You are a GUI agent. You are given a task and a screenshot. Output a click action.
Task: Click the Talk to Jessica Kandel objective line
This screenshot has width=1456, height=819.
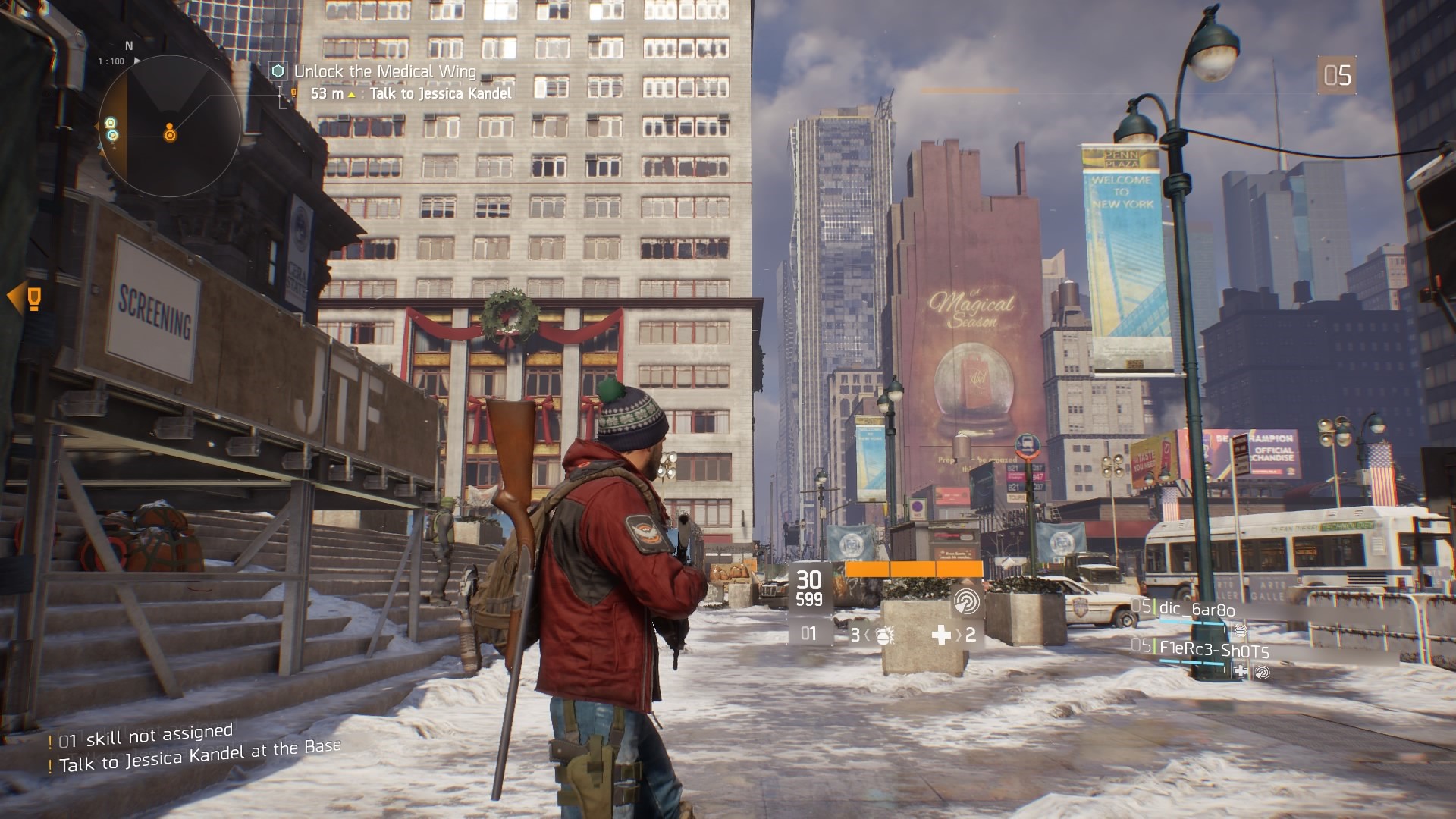[440, 93]
